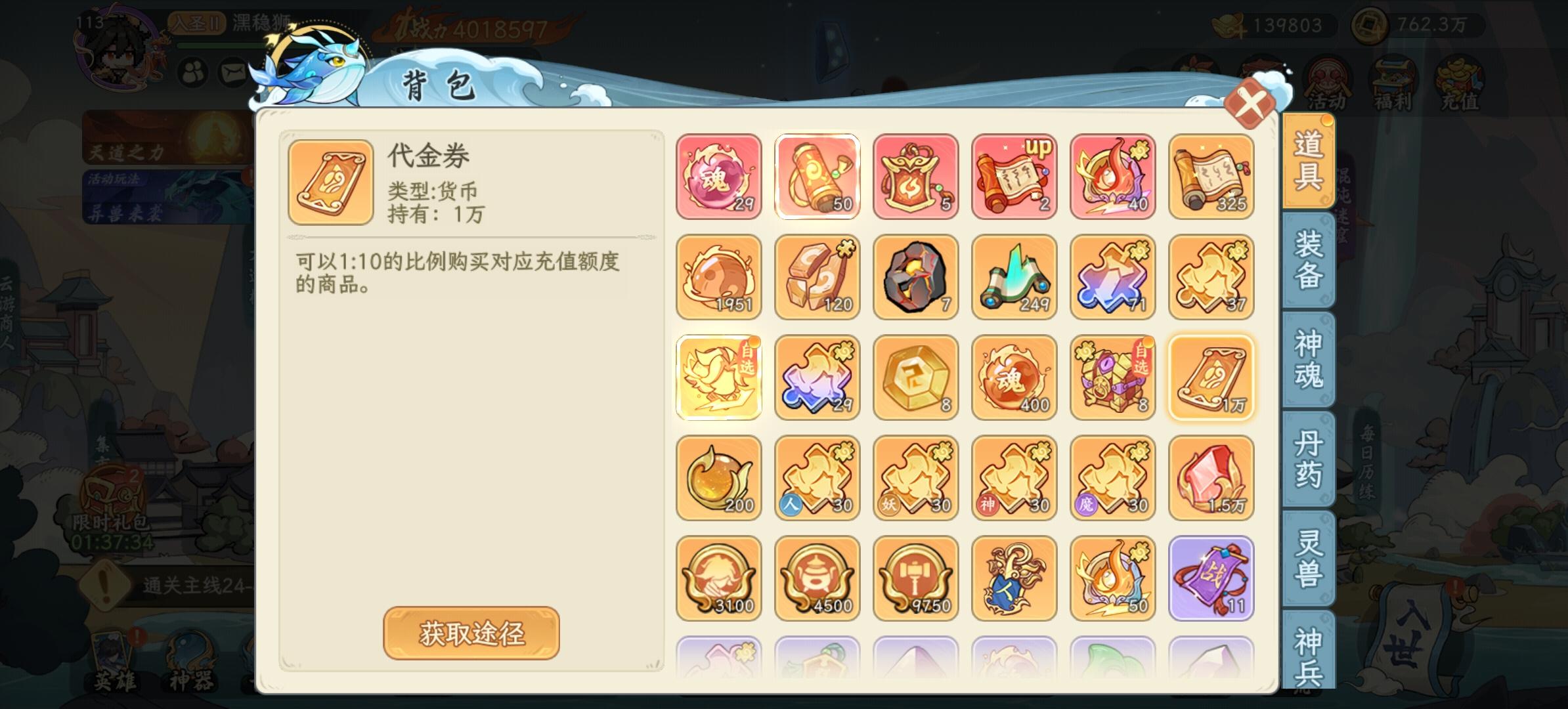Select the pink 魂 soul orb showing 29
This screenshot has width=1568, height=709.
pyautogui.click(x=718, y=176)
